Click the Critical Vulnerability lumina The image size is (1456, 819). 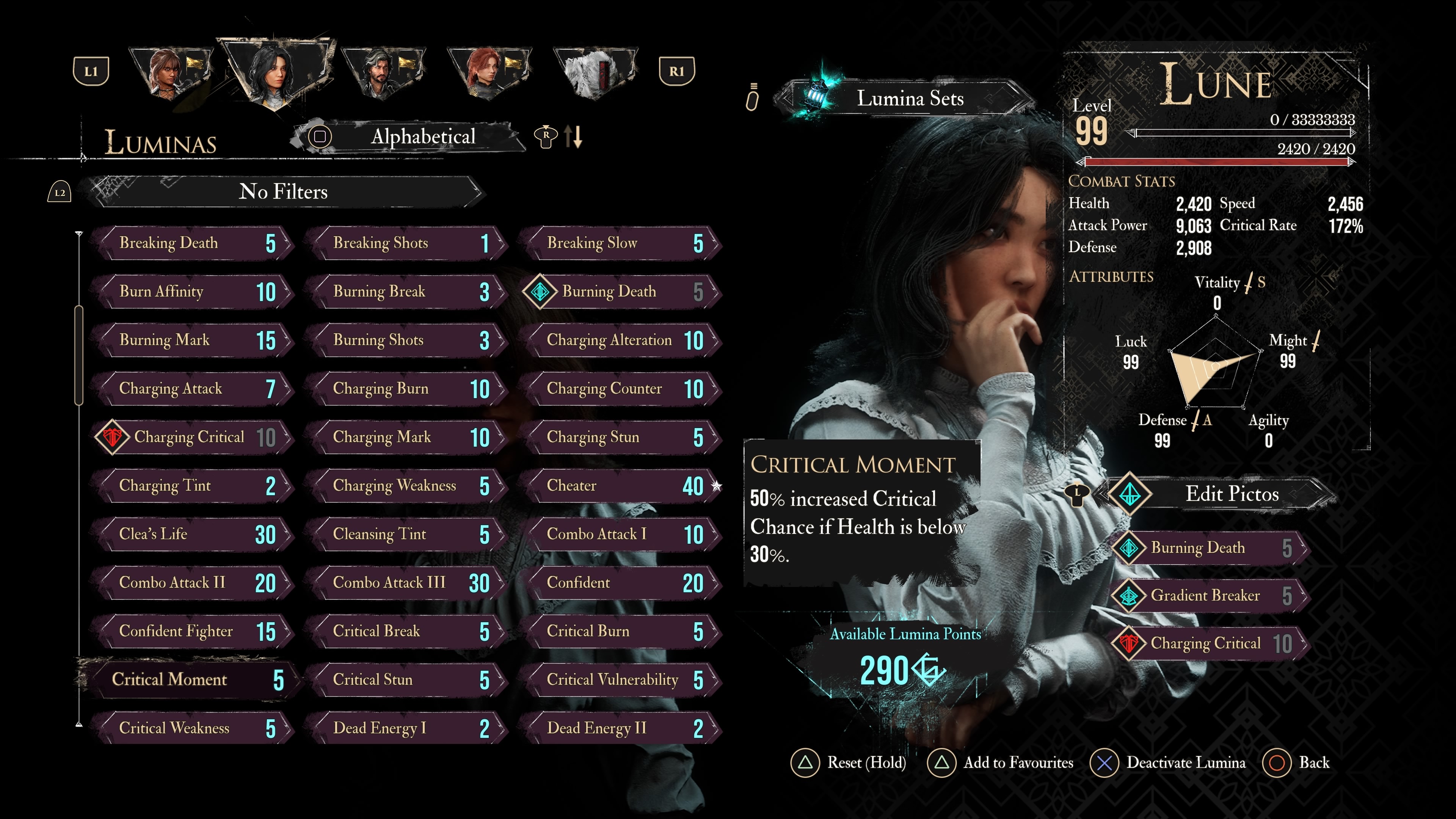click(x=622, y=679)
